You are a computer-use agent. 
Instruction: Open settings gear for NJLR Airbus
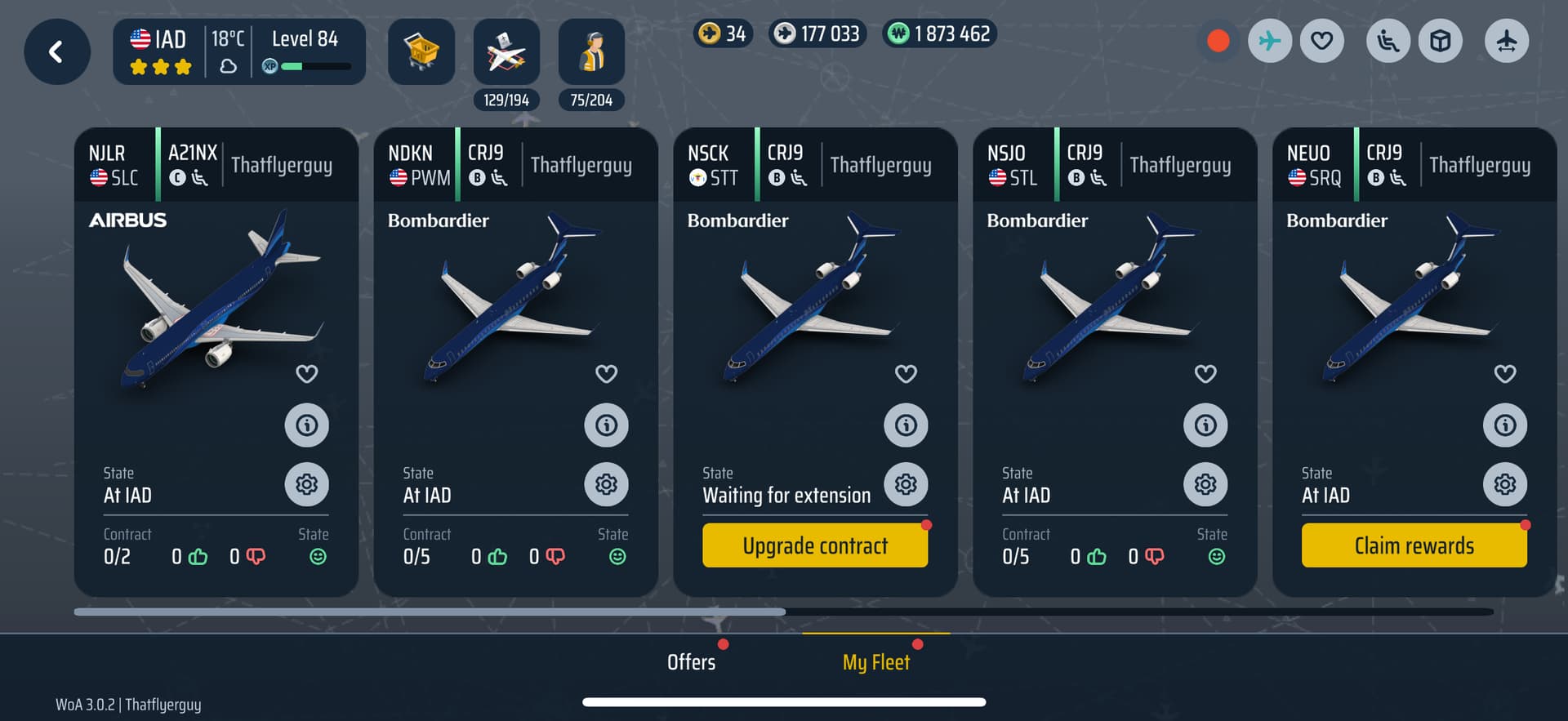coord(307,484)
